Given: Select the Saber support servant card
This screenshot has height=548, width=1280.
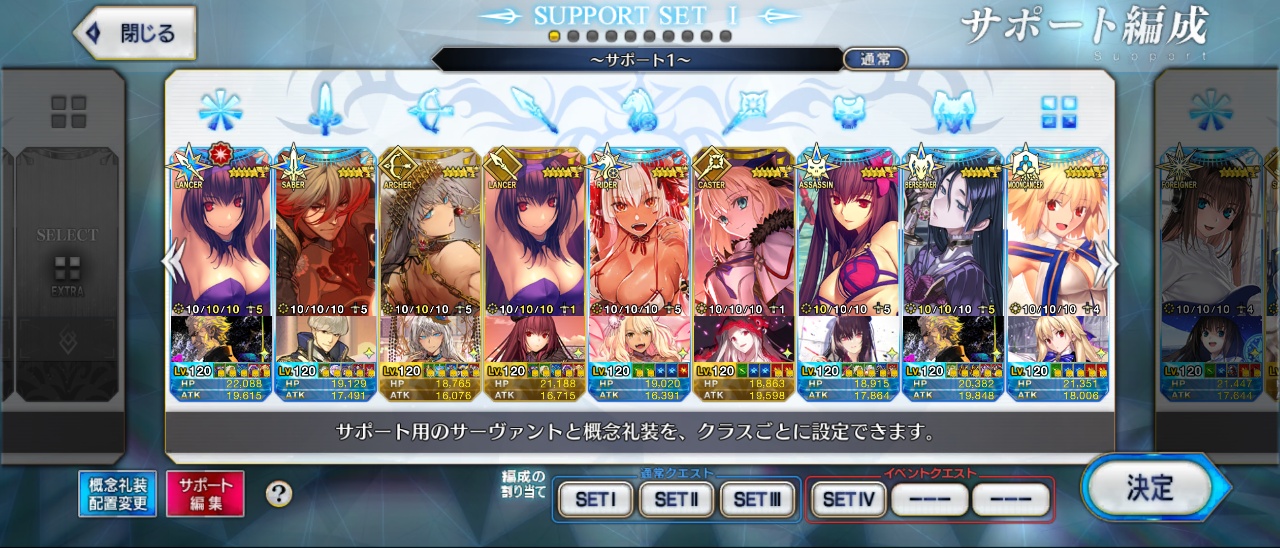Looking at the screenshot, I should [324, 240].
